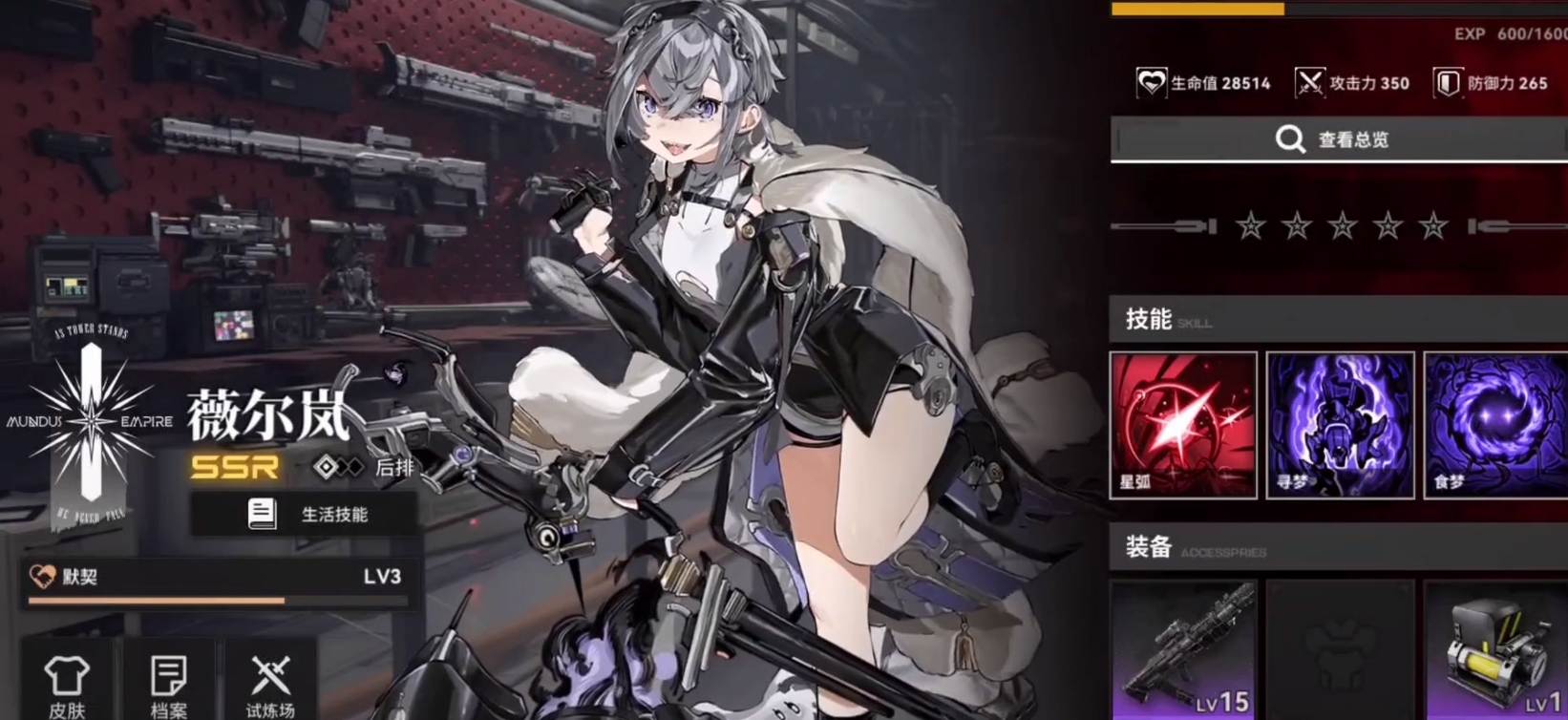Select the 食梦 purple vortex skill icon
The width and height of the screenshot is (1568, 720).
point(1495,425)
